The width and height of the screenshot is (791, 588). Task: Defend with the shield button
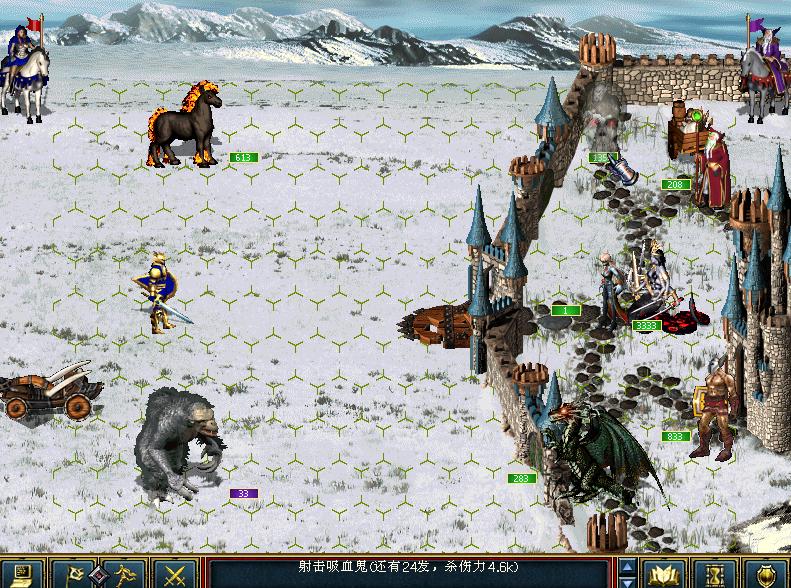click(767, 574)
